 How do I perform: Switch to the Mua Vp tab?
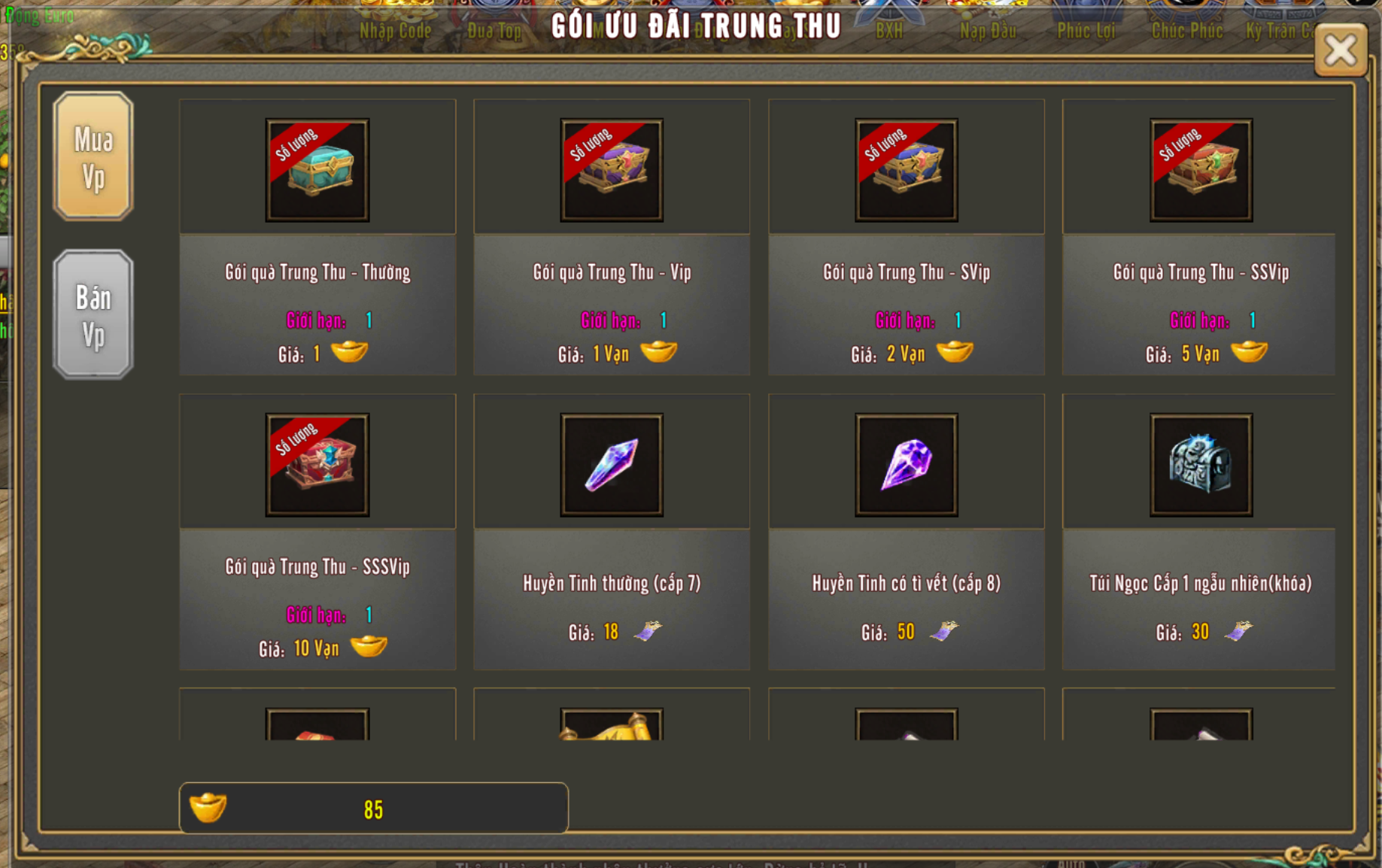pyautogui.click(x=93, y=156)
